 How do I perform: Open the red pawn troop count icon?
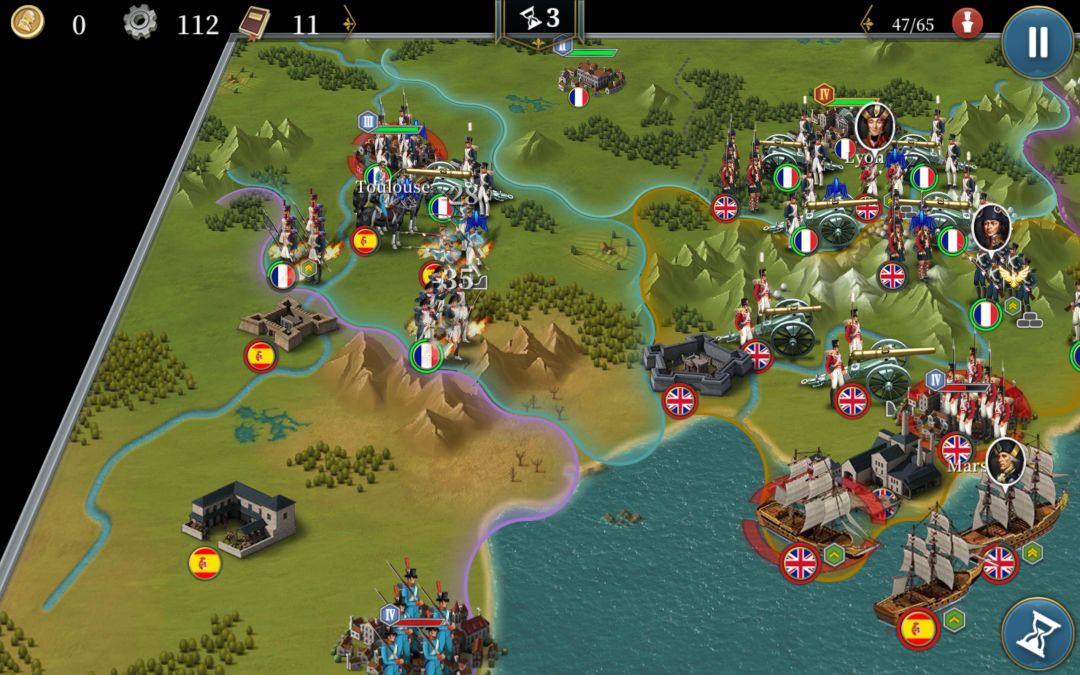[967, 23]
